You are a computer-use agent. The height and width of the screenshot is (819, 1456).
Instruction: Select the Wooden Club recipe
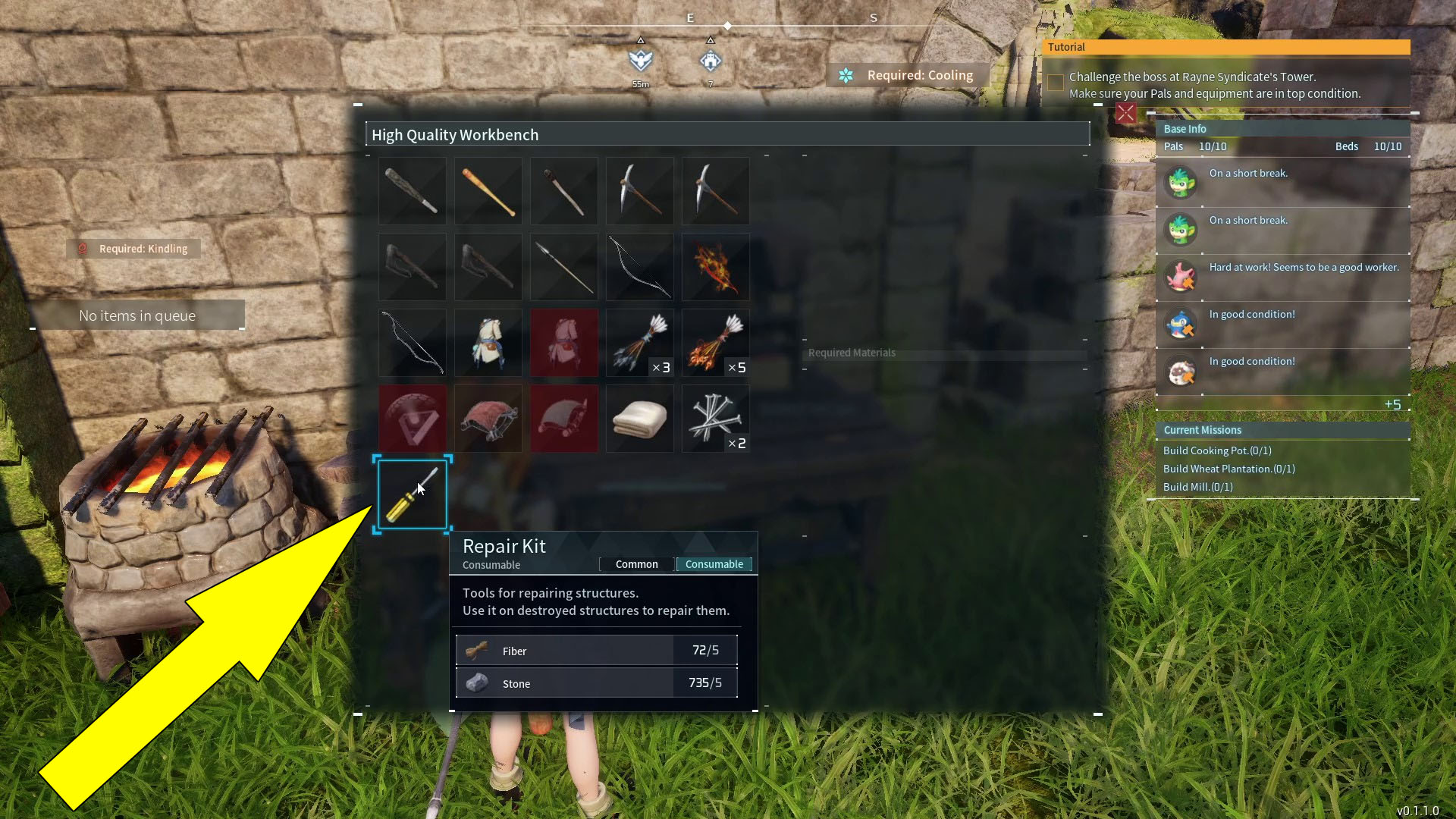412,191
